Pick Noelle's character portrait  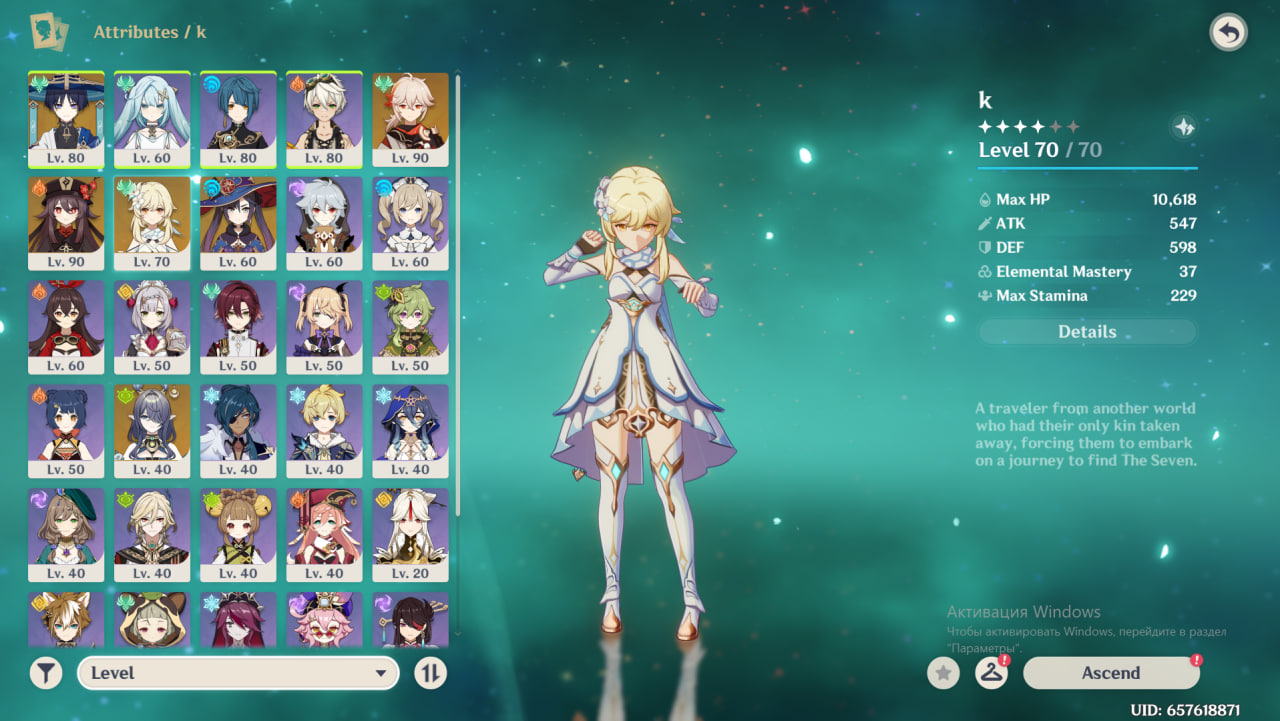tap(152, 327)
